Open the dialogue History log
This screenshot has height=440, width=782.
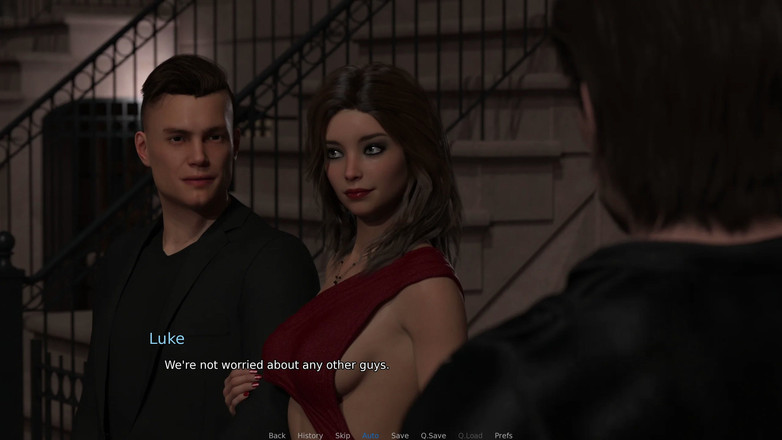[x=310, y=435]
